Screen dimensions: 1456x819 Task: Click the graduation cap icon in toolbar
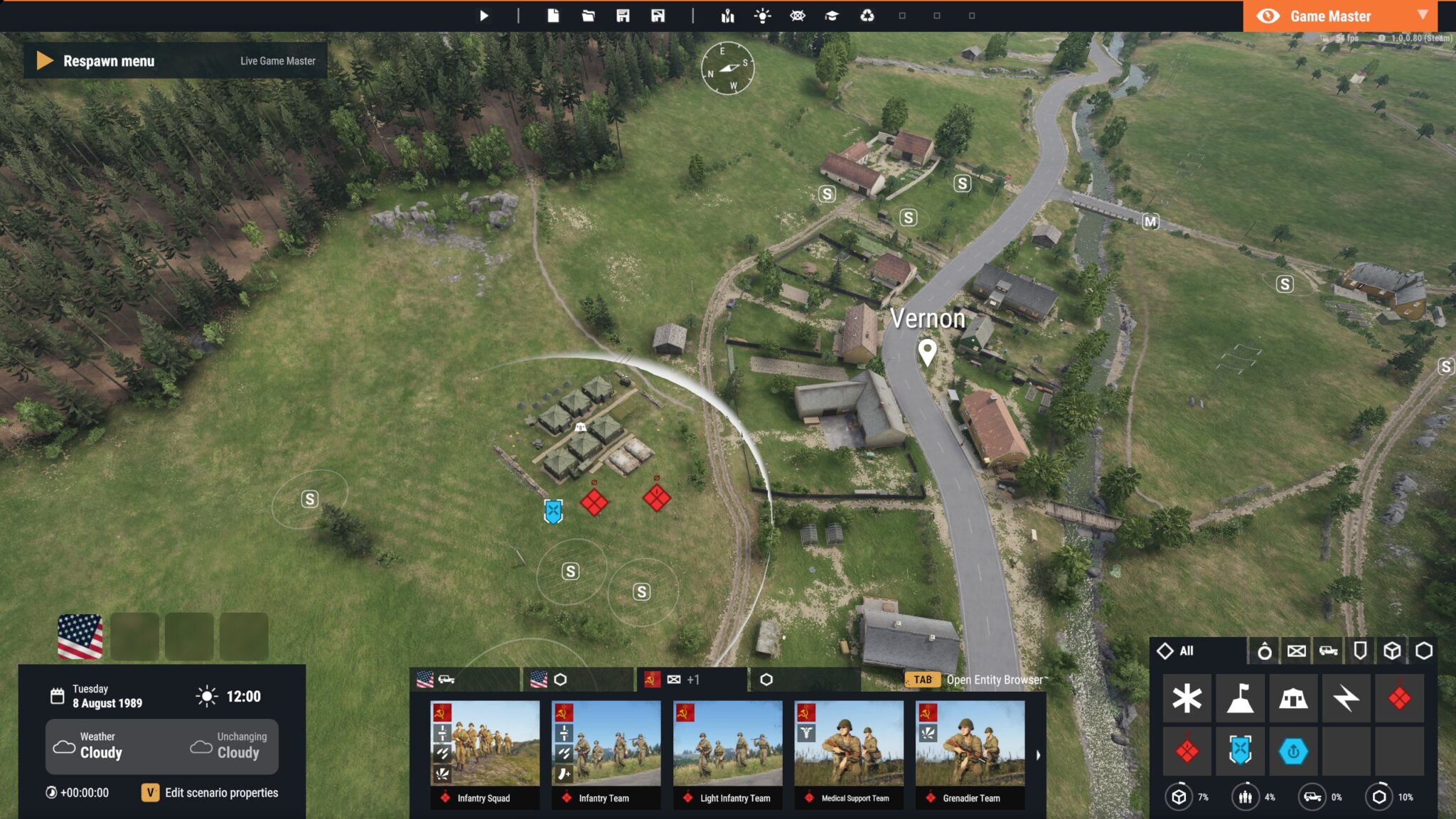832,16
